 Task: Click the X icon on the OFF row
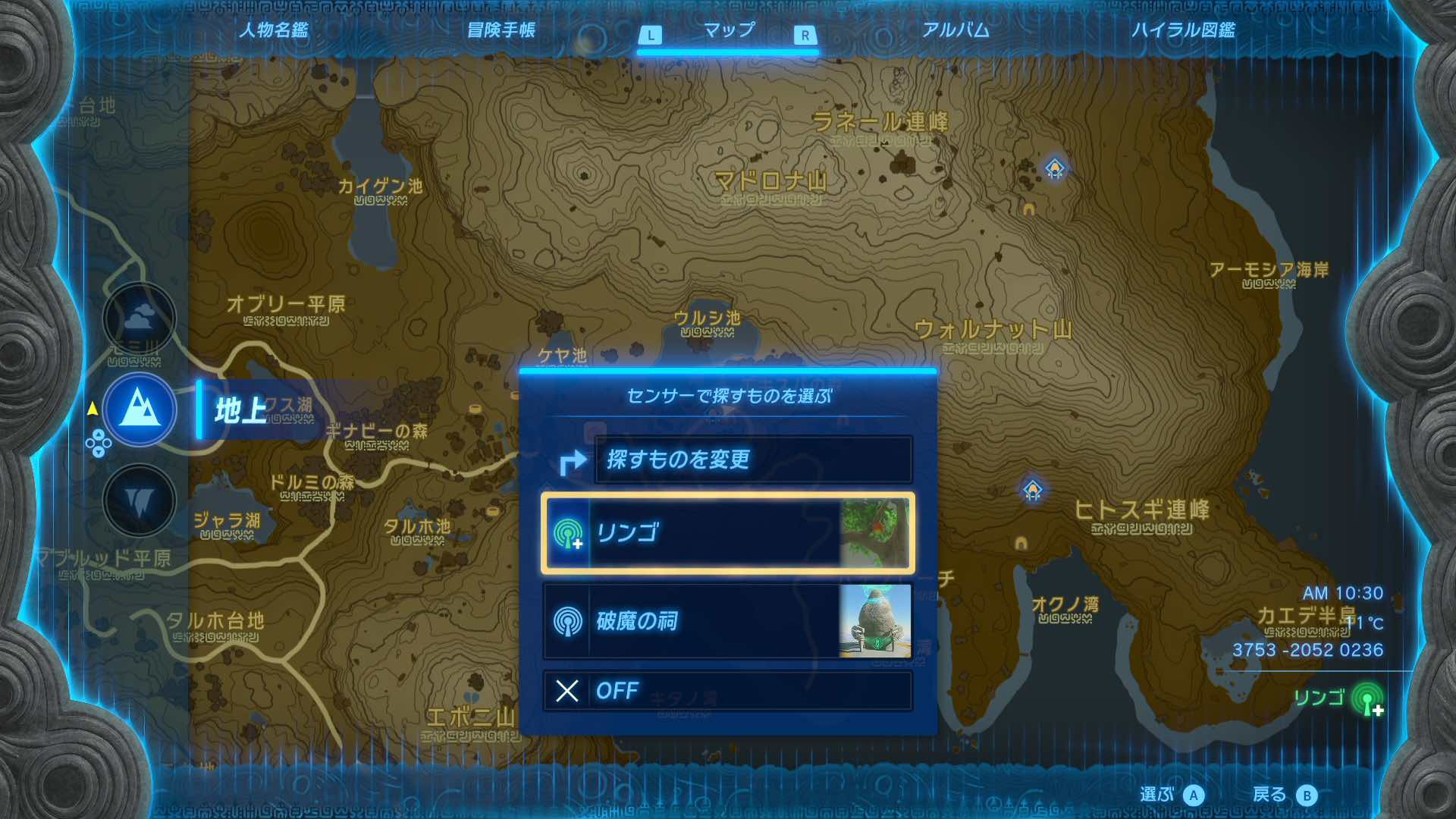click(565, 691)
